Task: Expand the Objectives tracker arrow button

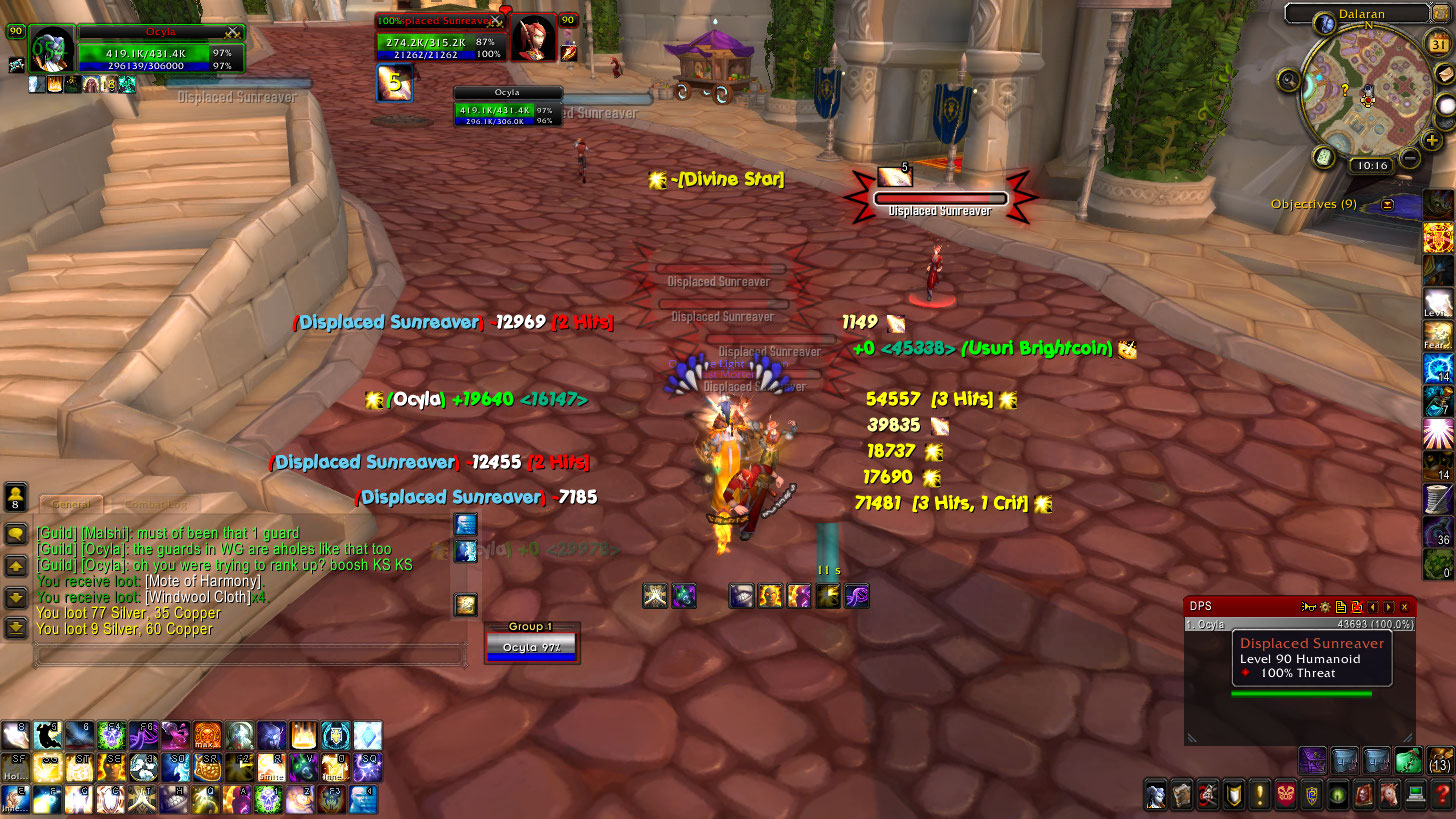Action: (1388, 204)
